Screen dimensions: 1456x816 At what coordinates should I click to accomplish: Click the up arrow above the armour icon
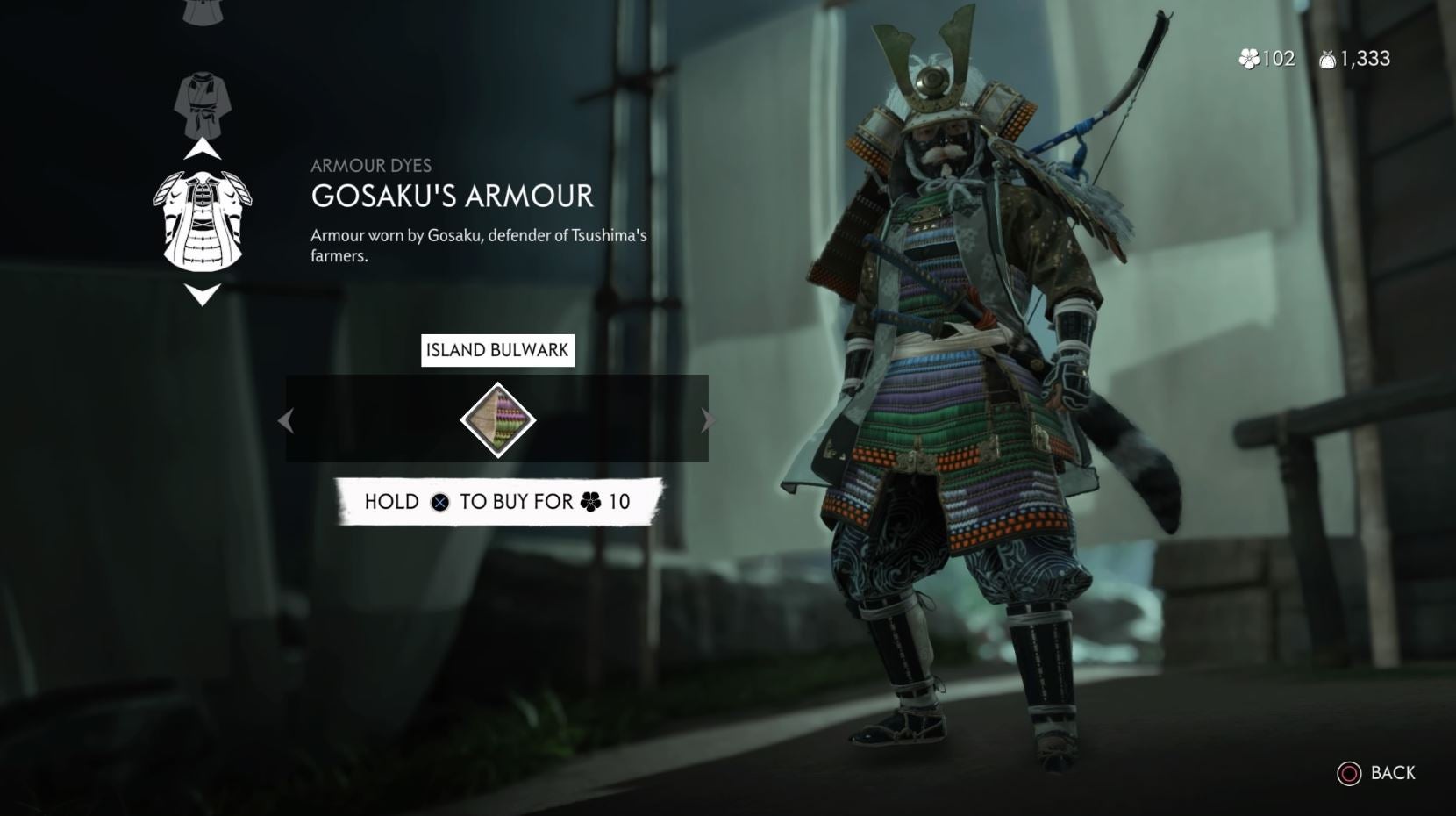click(203, 149)
